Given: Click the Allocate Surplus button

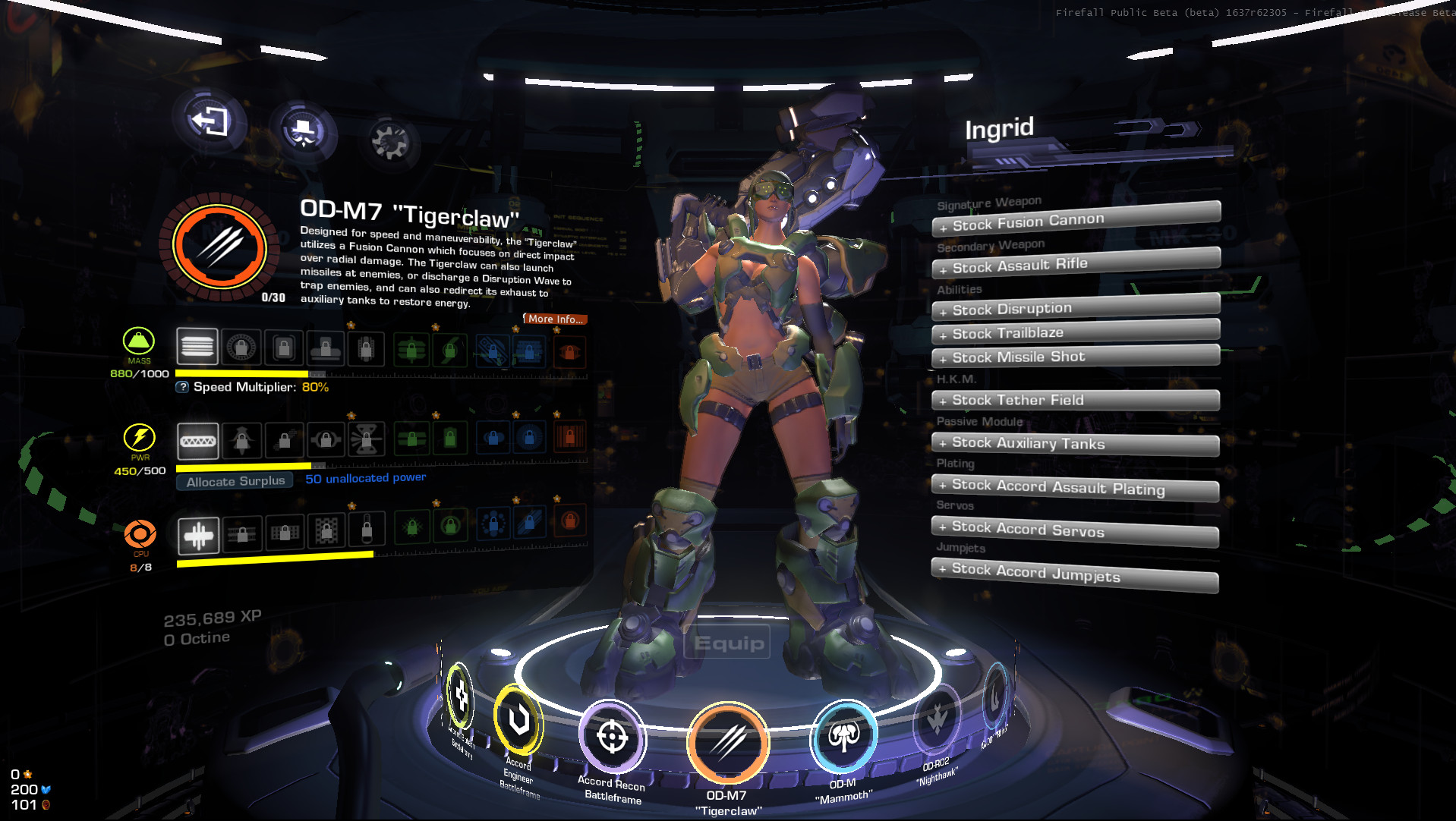Looking at the screenshot, I should coord(235,481).
